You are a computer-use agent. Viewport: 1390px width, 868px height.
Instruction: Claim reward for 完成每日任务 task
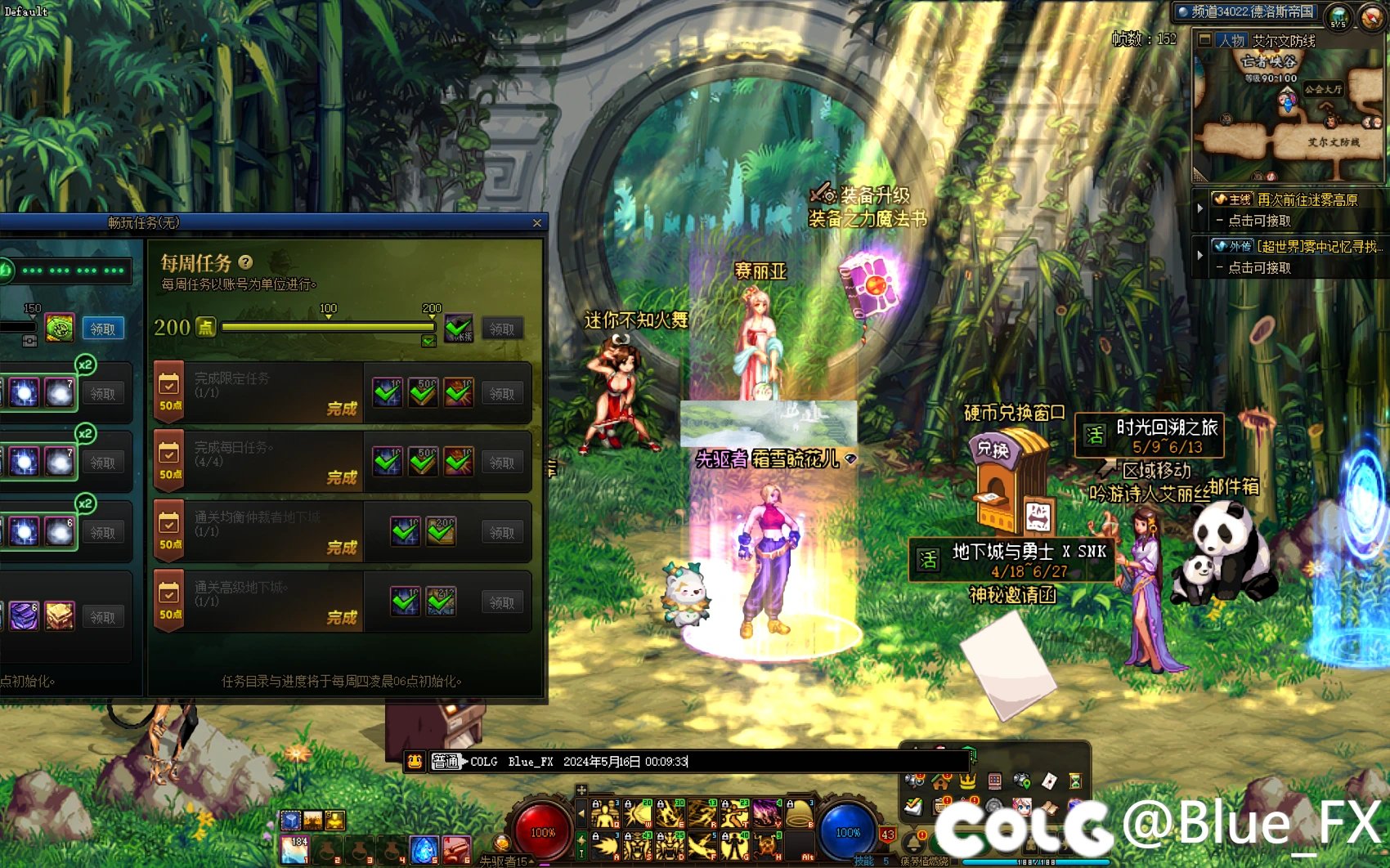pos(502,463)
